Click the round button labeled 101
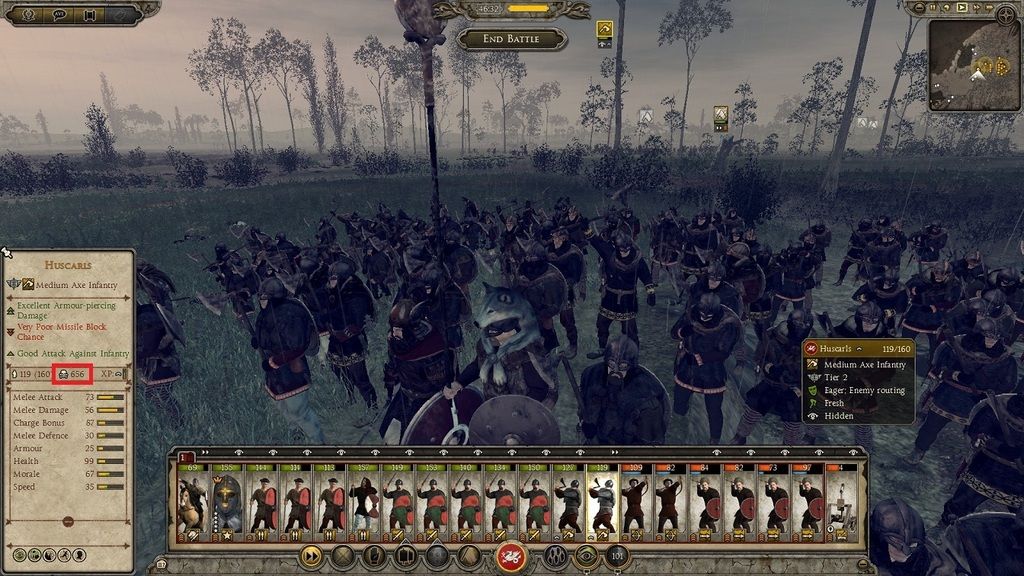Screen dimensions: 1024x576 617,556
